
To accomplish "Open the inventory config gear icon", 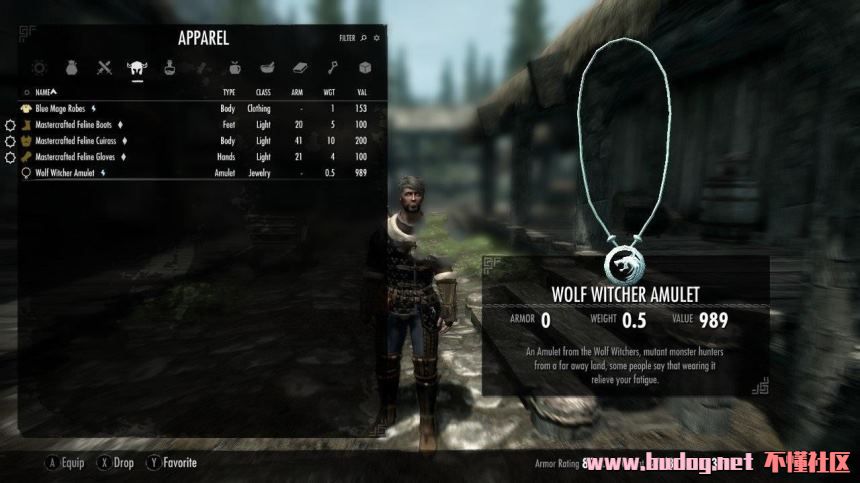I will 377,38.
